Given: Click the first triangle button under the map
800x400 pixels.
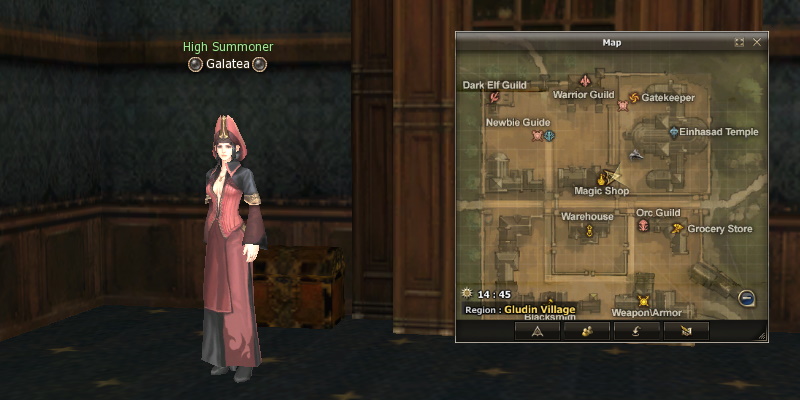Looking at the screenshot, I should [x=538, y=330].
